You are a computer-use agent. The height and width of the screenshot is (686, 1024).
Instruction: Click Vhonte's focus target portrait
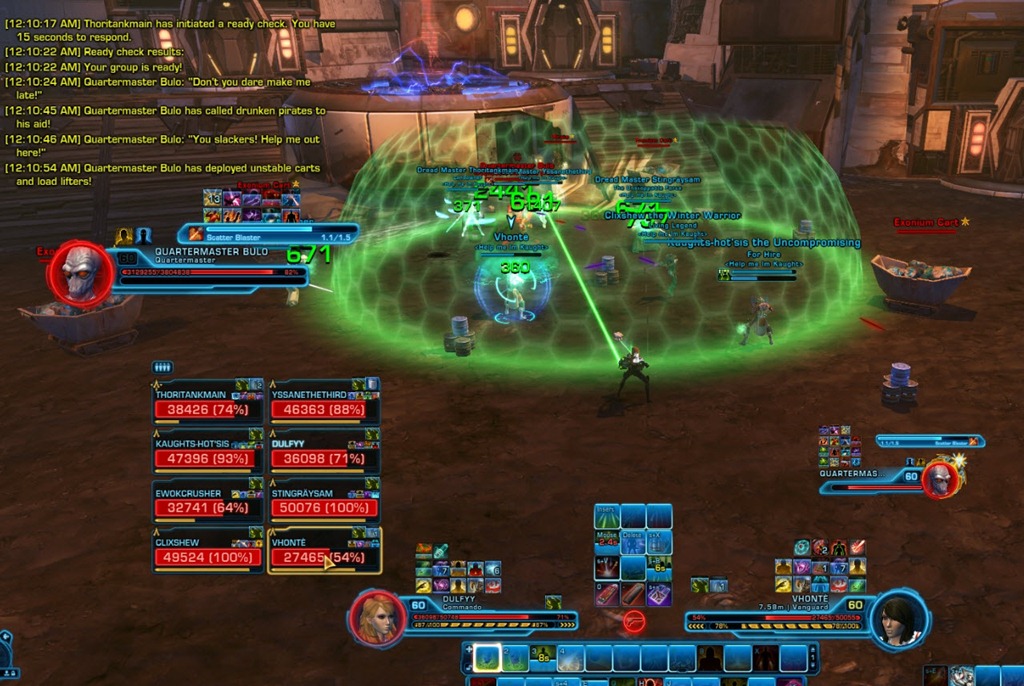(897, 620)
